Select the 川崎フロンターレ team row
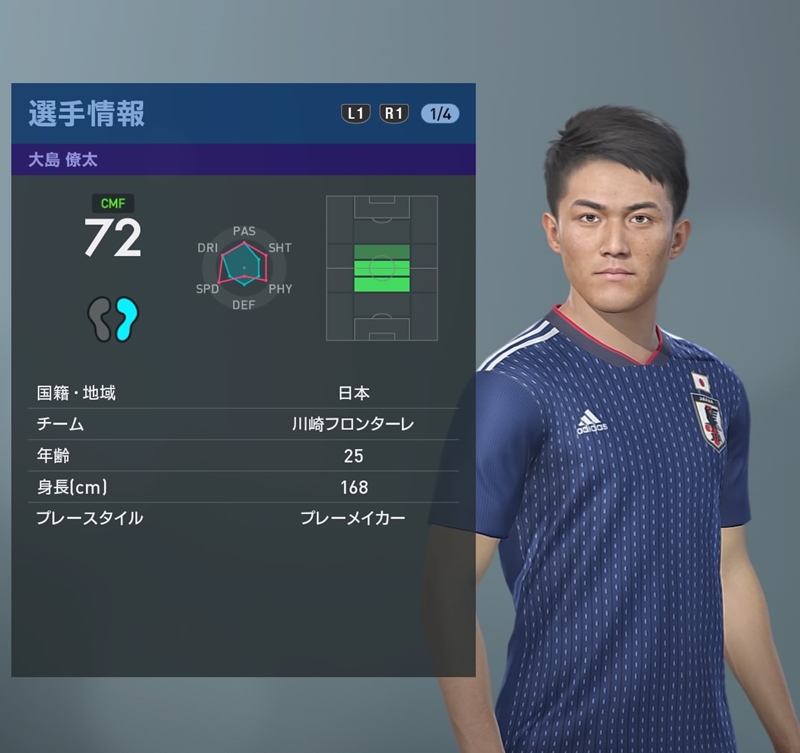This screenshot has height=753, width=800. click(243, 424)
